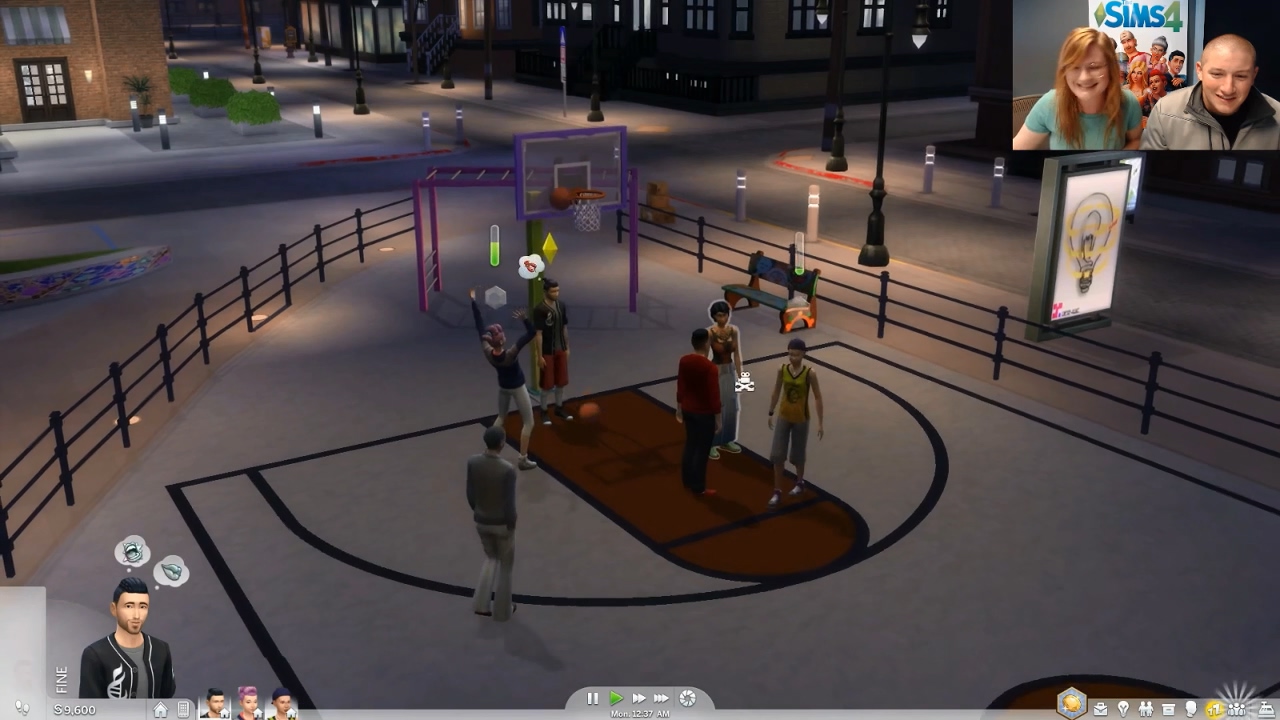Select the pink-haired Sim's portrait
The width and height of the screenshot is (1280, 720).
tap(248, 704)
